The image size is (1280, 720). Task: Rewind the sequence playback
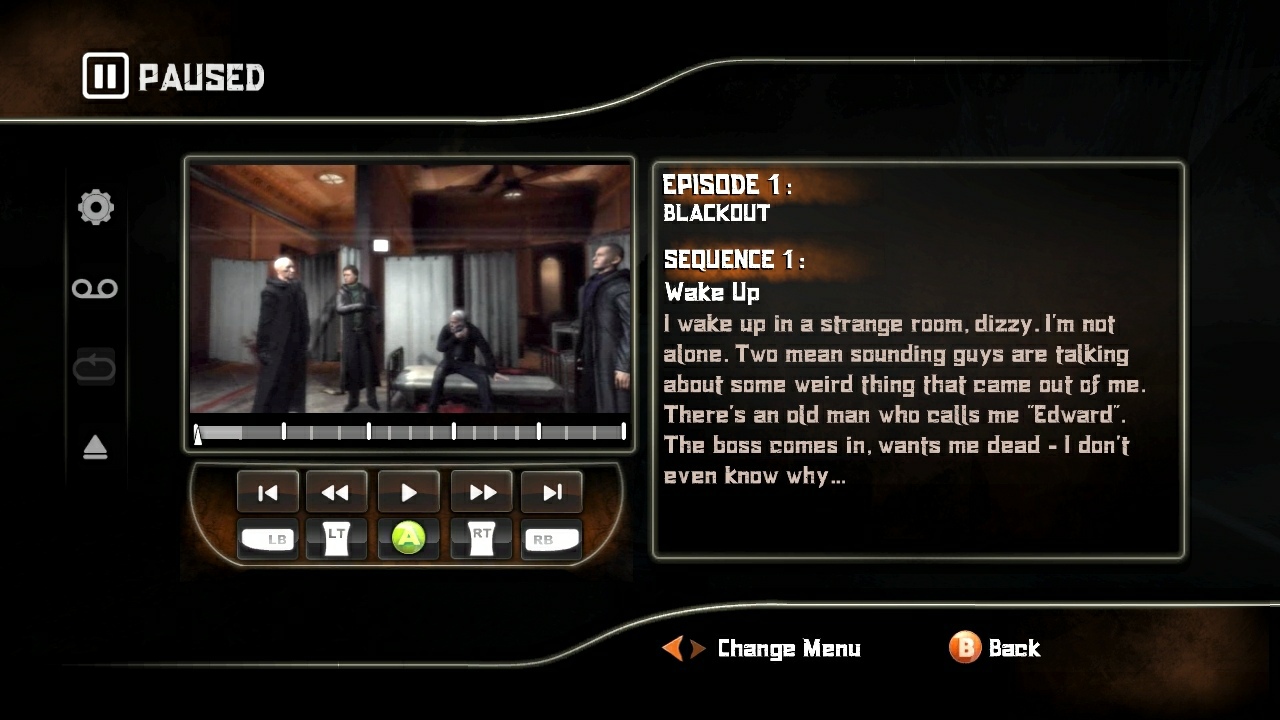click(x=336, y=492)
